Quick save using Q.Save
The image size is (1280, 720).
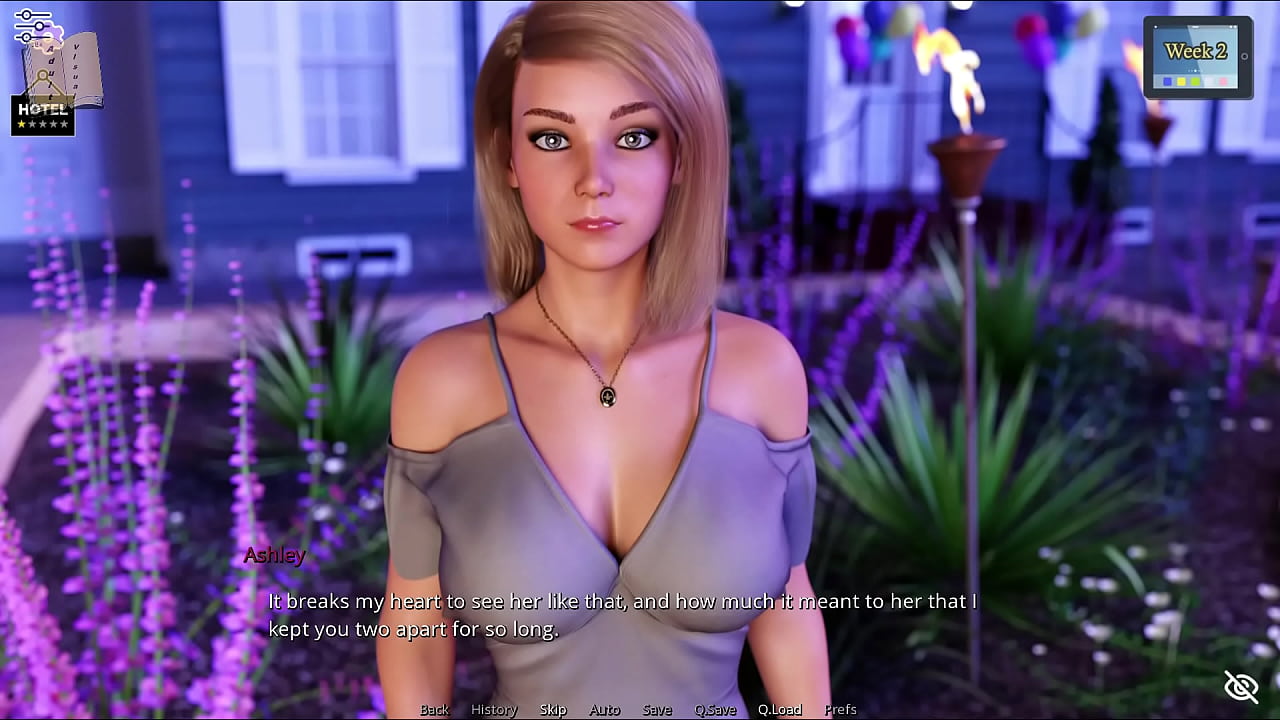[715, 709]
